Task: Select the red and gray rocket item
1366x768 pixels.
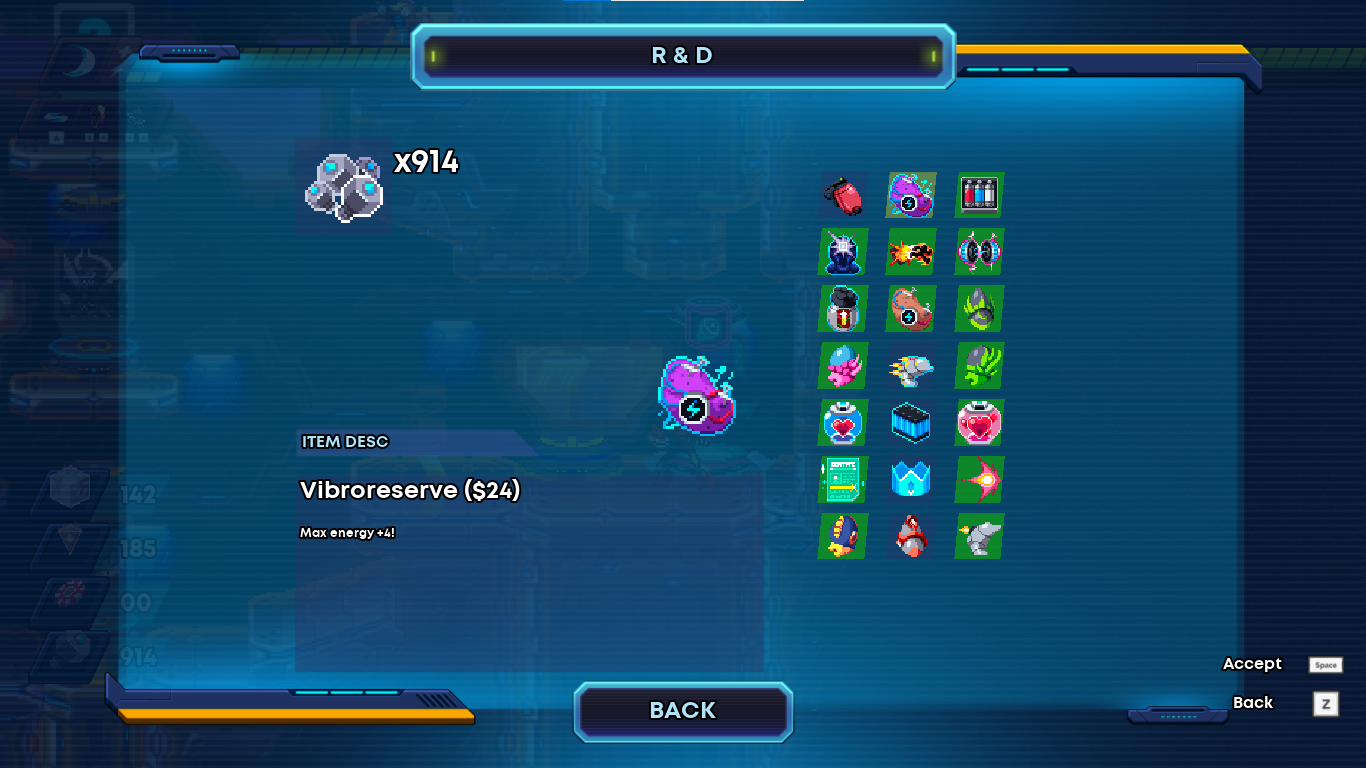Action: [911, 537]
